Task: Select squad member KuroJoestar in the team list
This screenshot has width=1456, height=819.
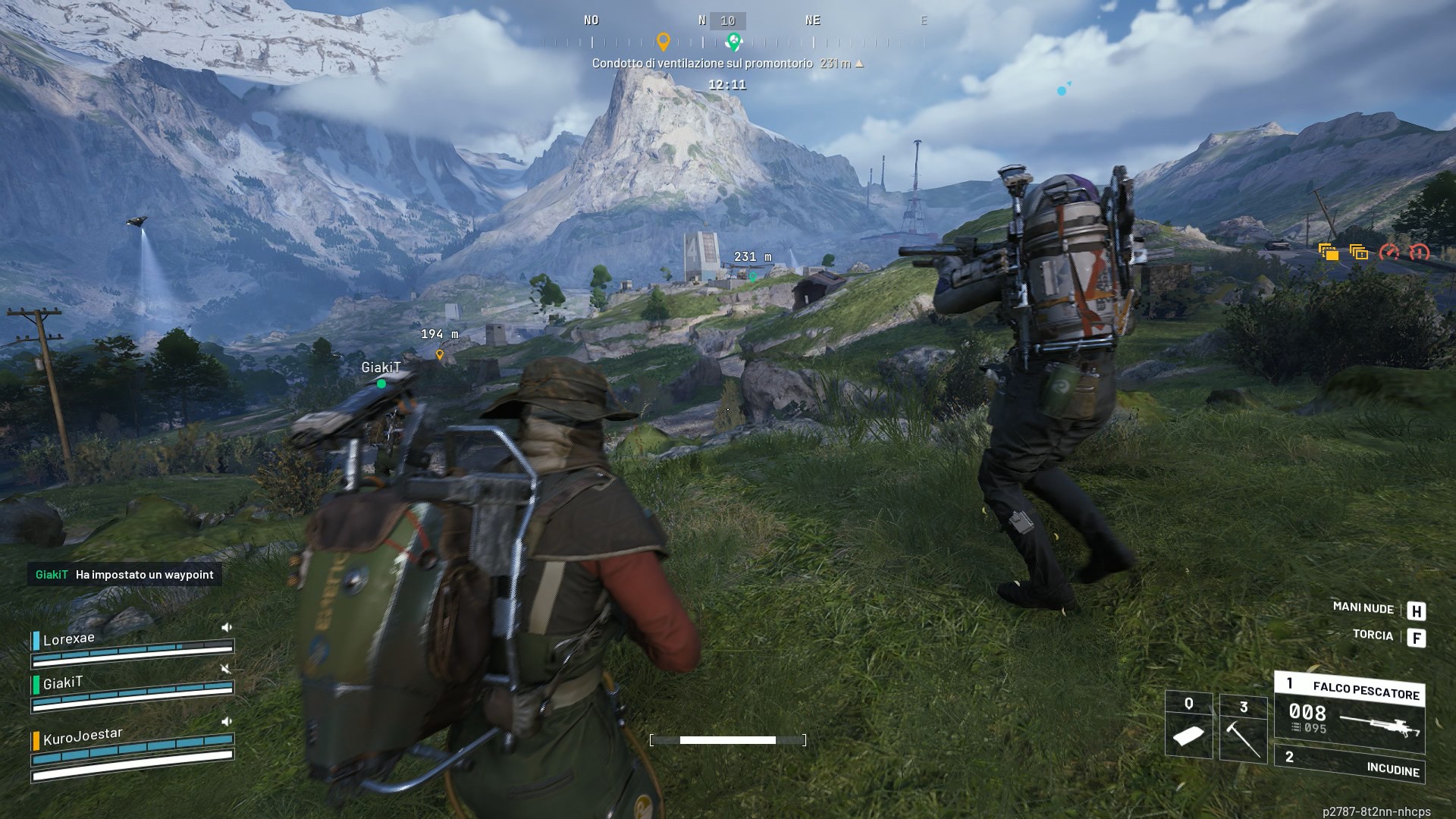Action: point(82,736)
